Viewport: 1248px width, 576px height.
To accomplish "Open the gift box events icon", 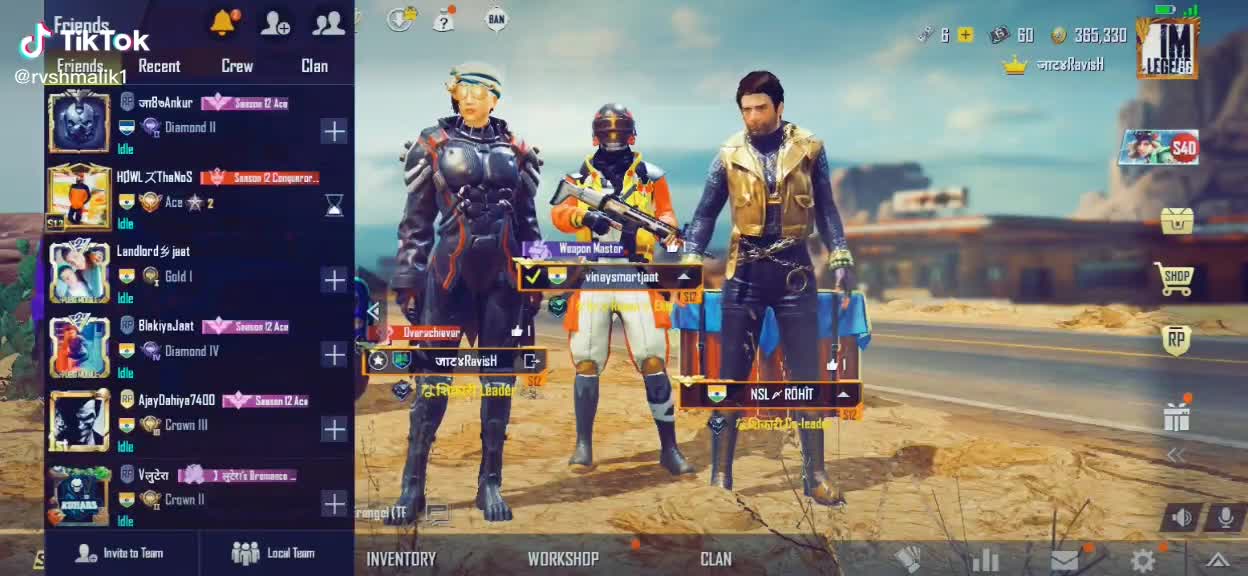I will coord(1177,416).
